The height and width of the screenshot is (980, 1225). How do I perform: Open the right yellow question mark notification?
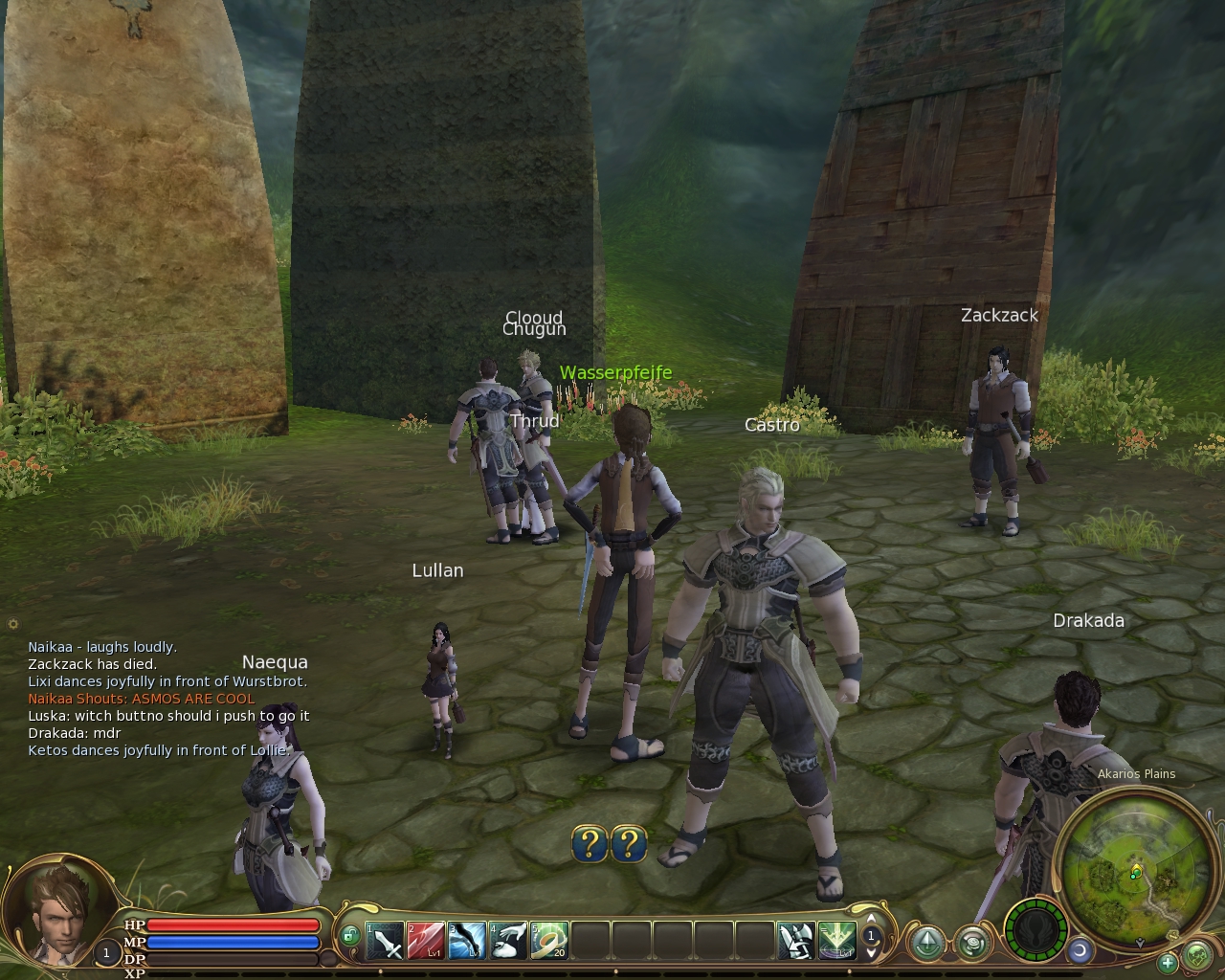click(x=629, y=843)
